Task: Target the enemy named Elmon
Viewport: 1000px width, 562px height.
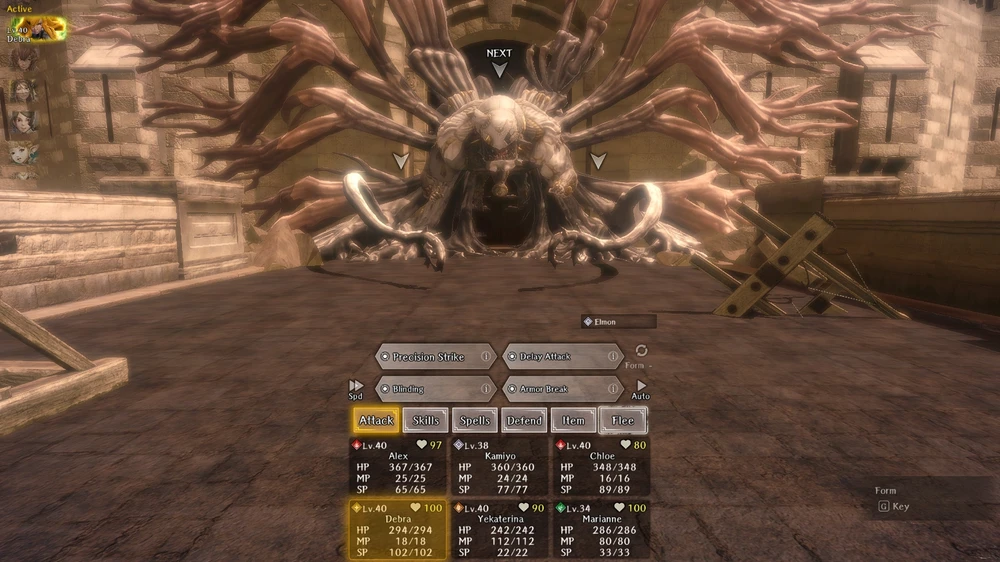Action: coord(618,322)
